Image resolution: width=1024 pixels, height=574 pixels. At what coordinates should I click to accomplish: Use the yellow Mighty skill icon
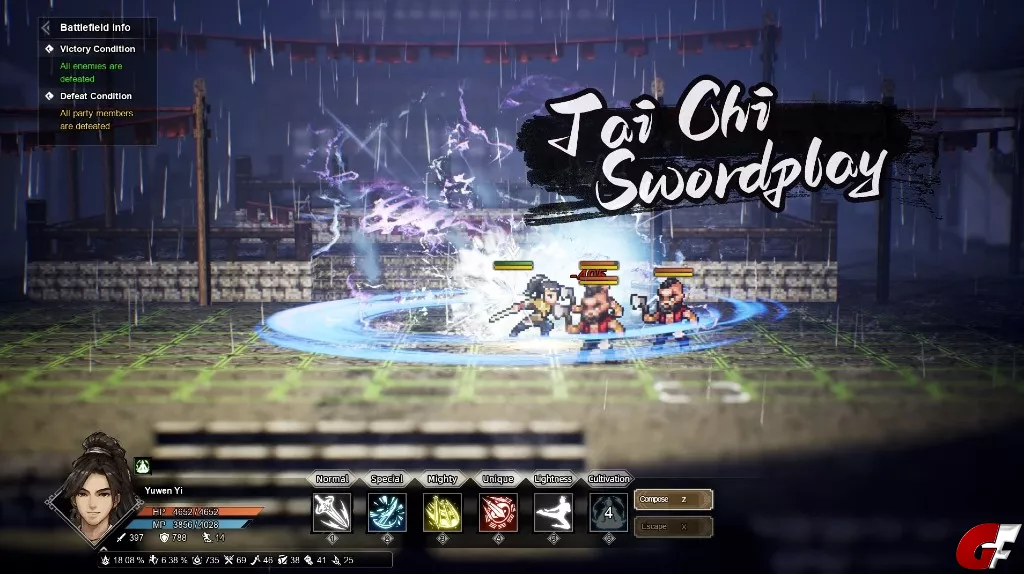(x=442, y=513)
